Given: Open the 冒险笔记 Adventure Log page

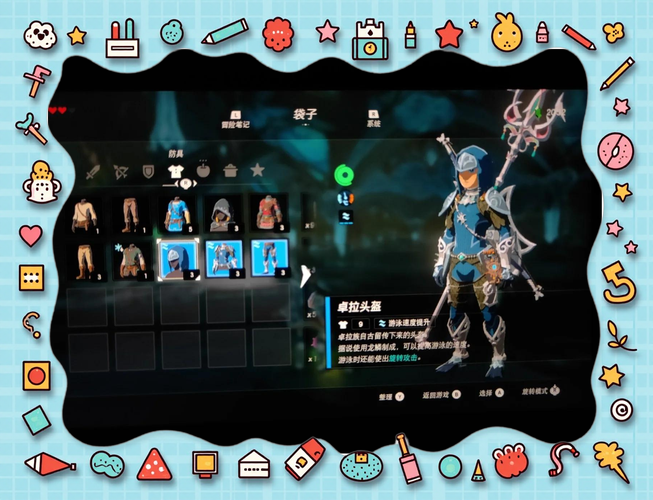Looking at the screenshot, I should coord(237,122).
